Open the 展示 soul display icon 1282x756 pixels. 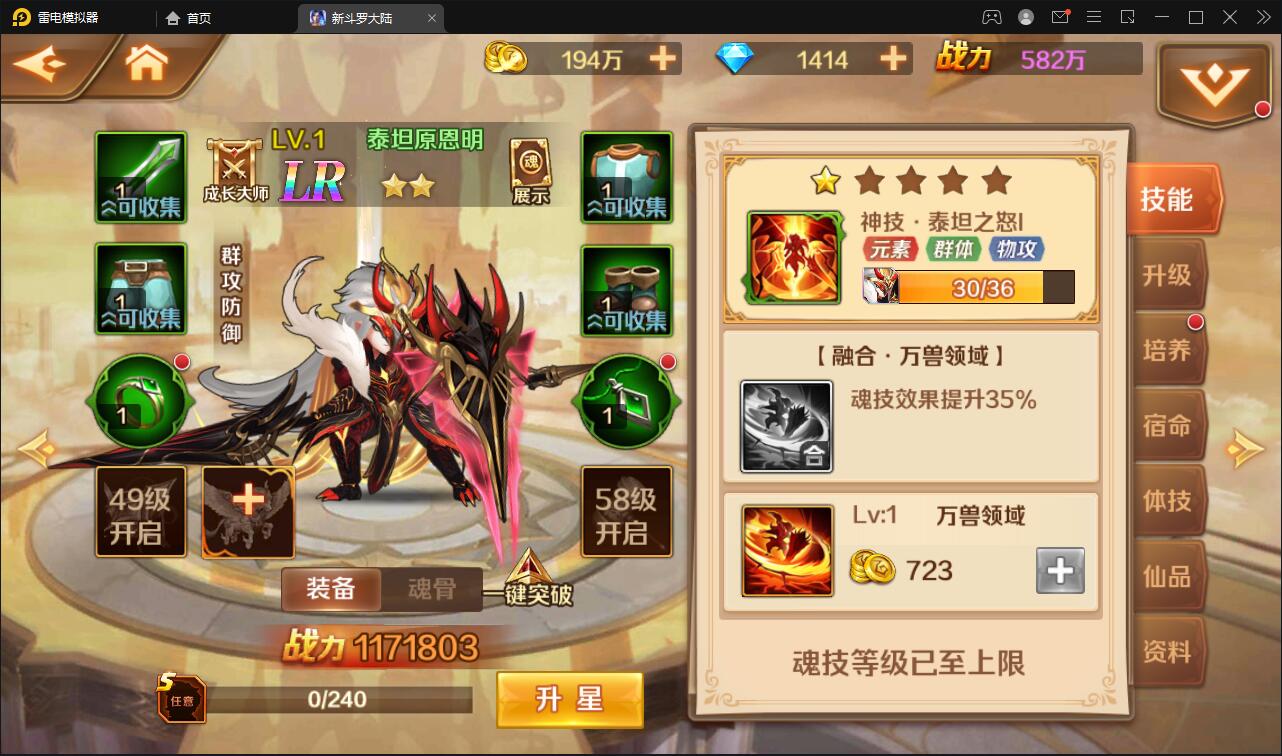(531, 166)
